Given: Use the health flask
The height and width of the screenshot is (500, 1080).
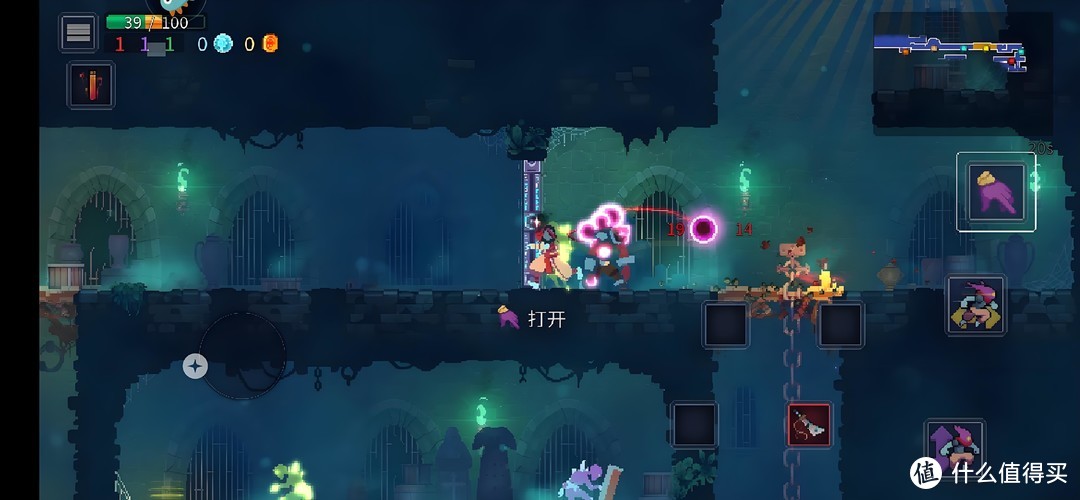Looking at the screenshot, I should point(91,85).
